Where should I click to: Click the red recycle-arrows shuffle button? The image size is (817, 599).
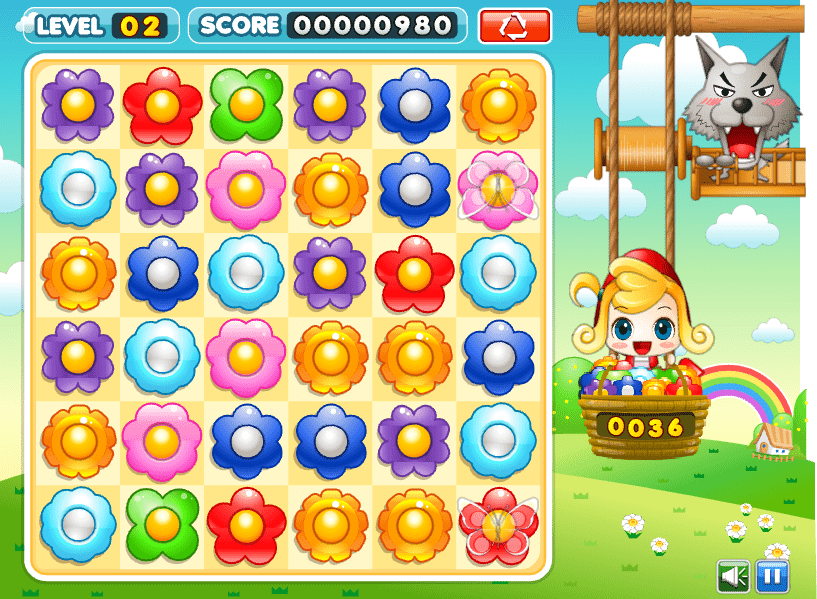515,26
